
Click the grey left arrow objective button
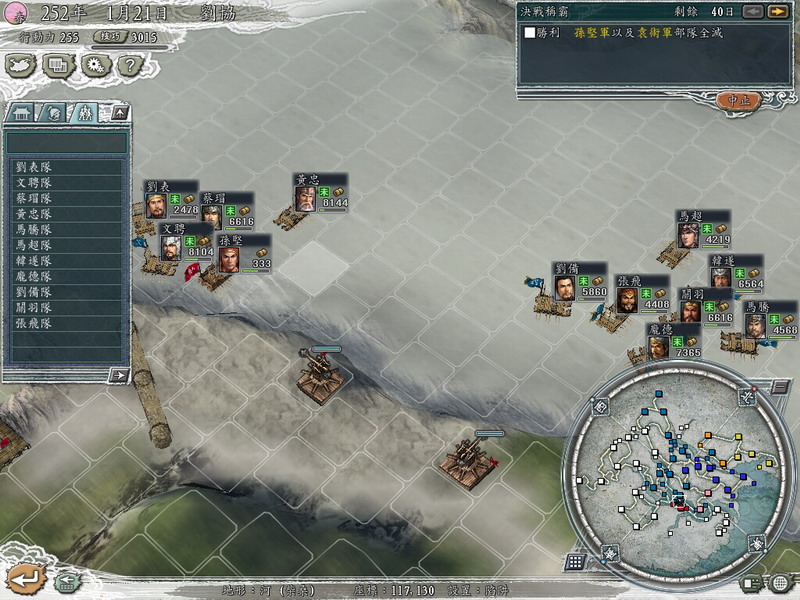coord(754,12)
